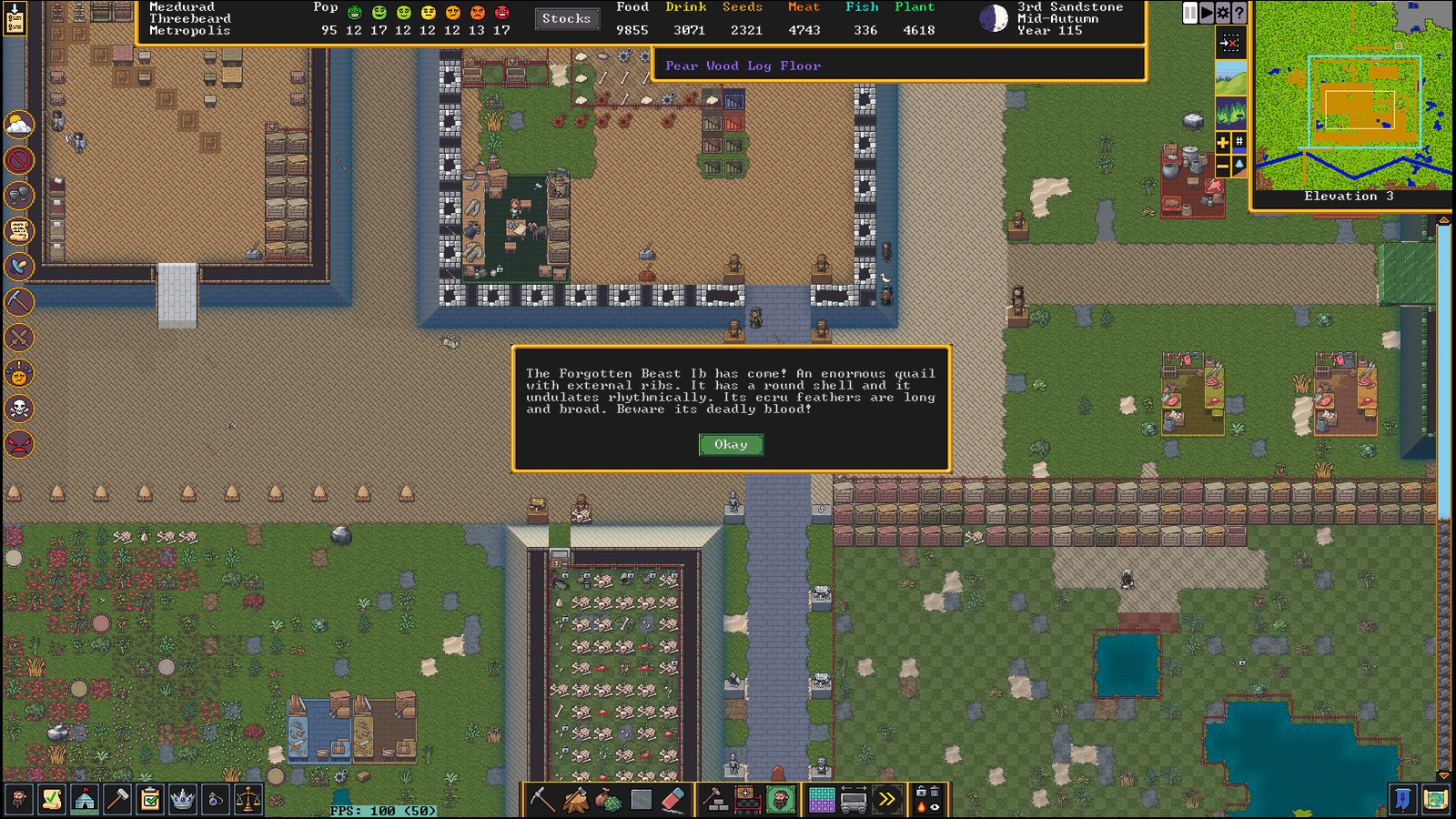Image resolution: width=1456 pixels, height=819 pixels.
Task: Open the hammer and bricks building menu
Action: point(715,800)
